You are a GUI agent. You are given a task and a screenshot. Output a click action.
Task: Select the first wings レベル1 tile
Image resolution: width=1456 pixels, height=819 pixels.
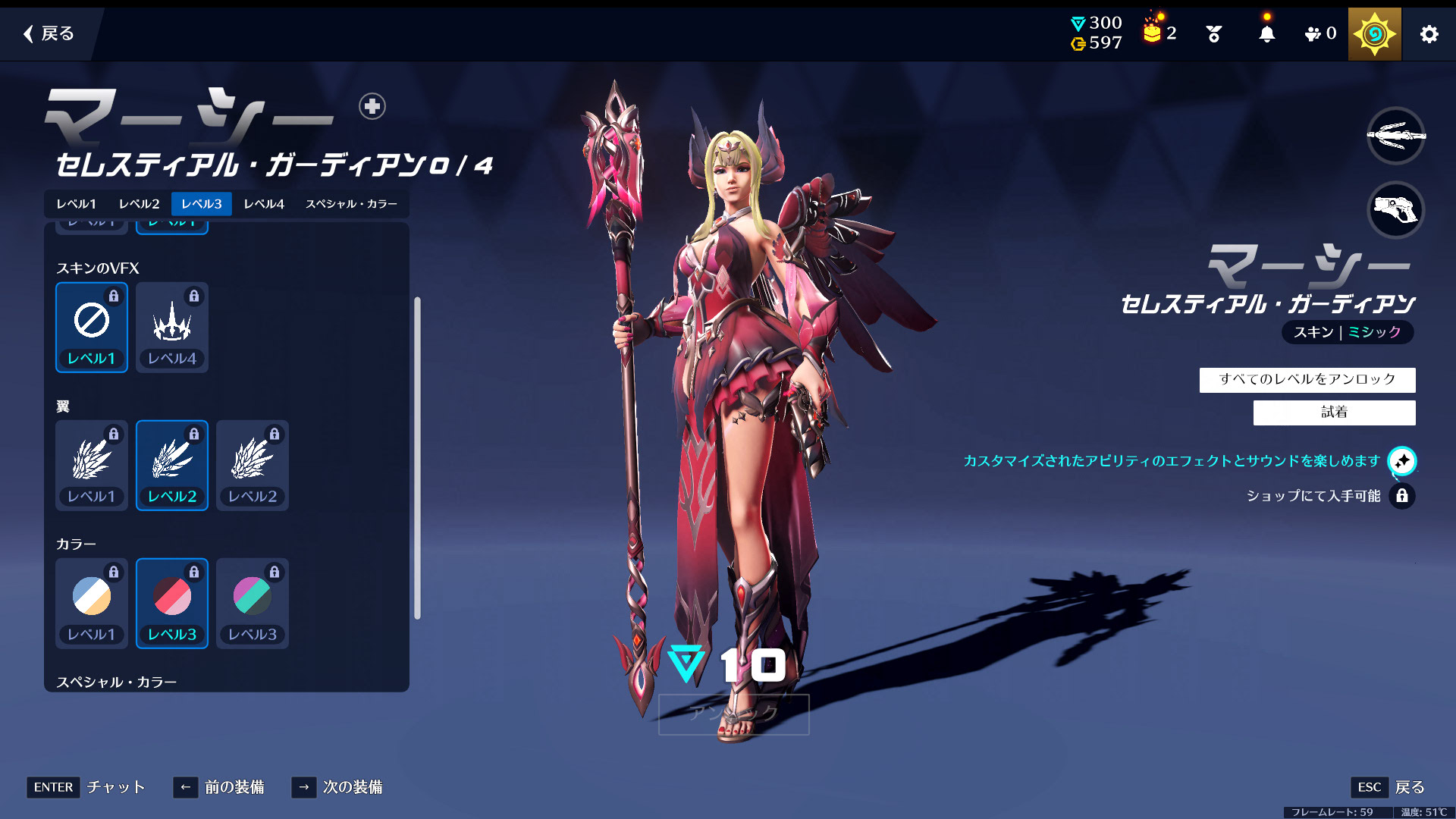point(92,466)
